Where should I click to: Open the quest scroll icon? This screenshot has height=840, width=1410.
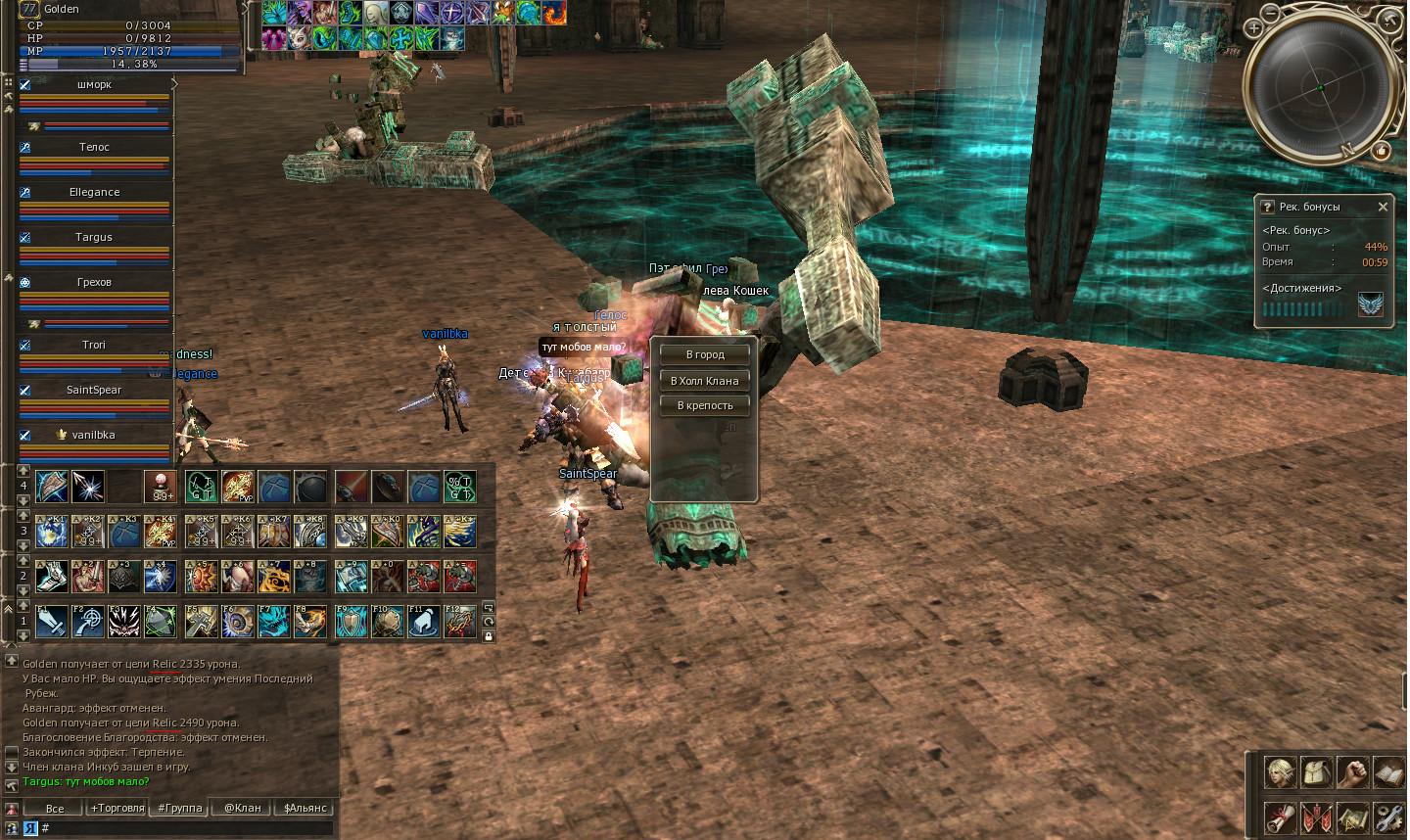pos(1279,817)
